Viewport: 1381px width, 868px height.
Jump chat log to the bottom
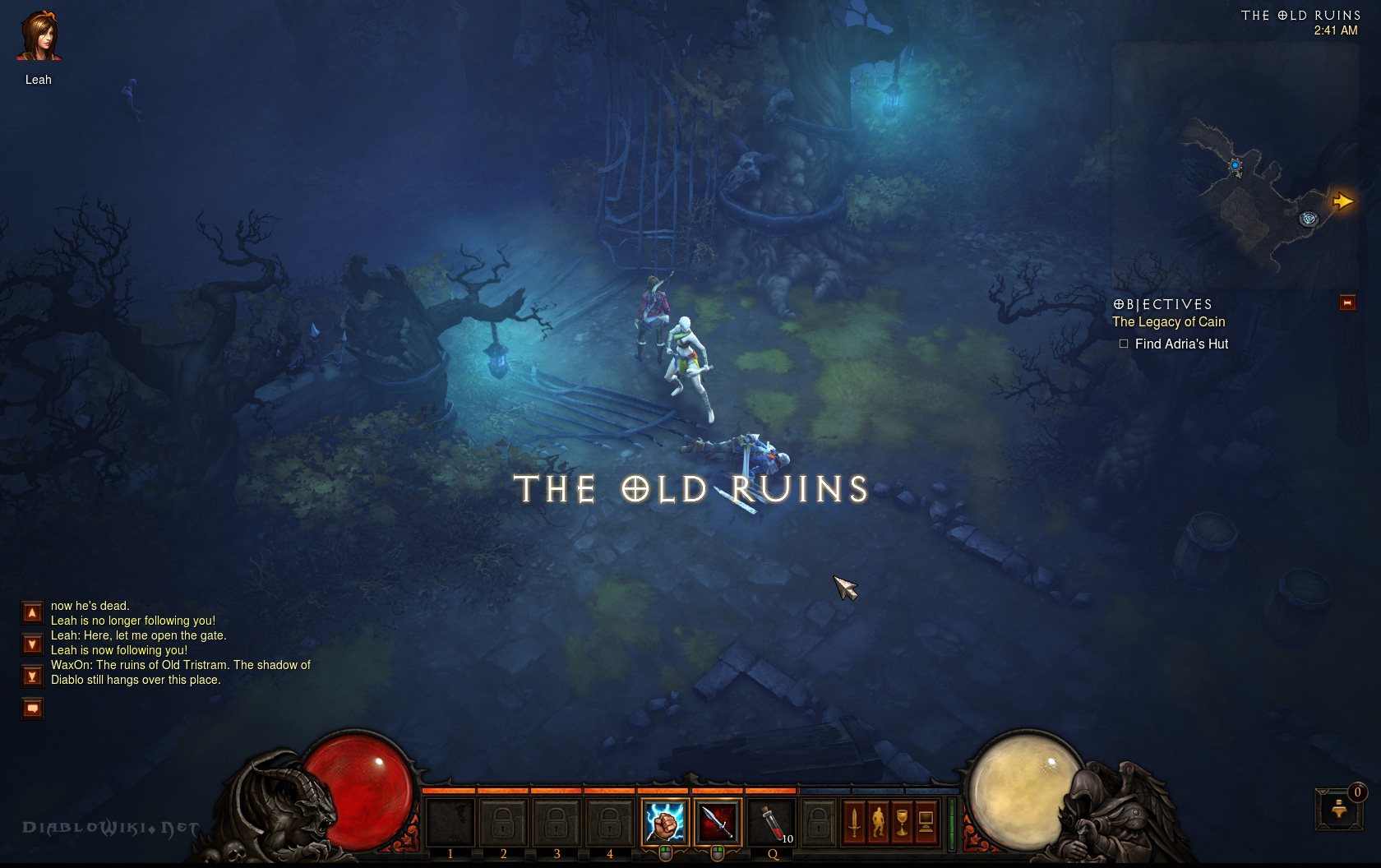click(x=32, y=676)
